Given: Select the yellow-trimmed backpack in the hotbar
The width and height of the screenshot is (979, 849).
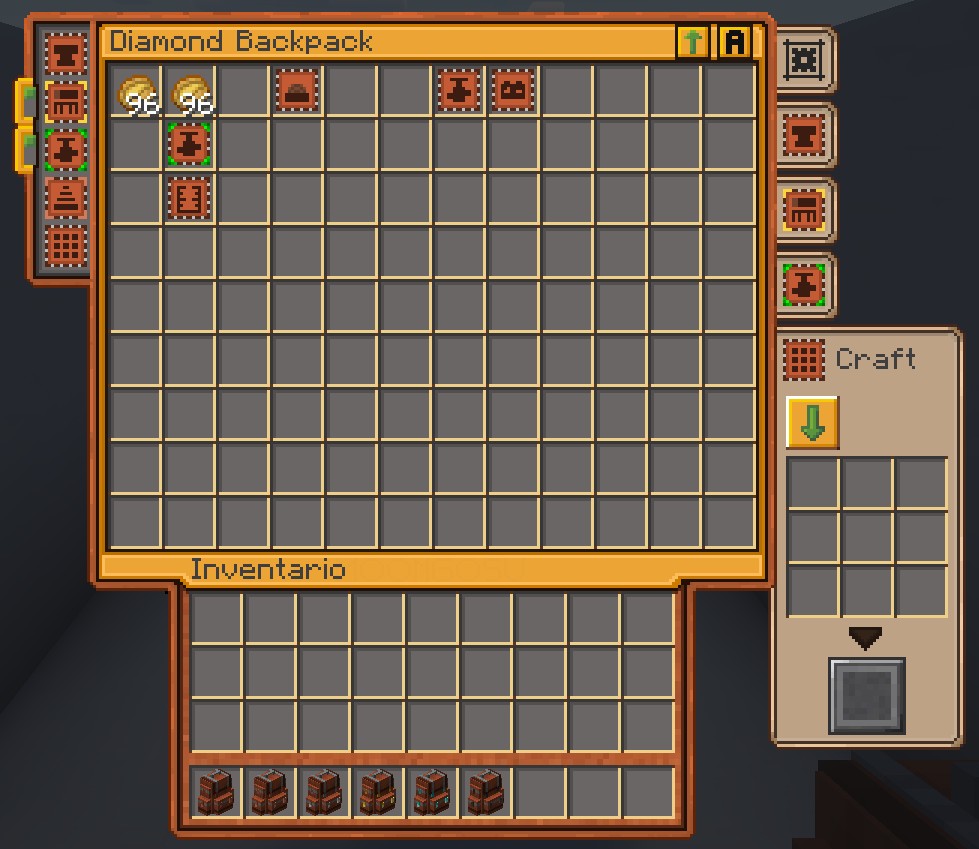Looking at the screenshot, I should point(378,792).
